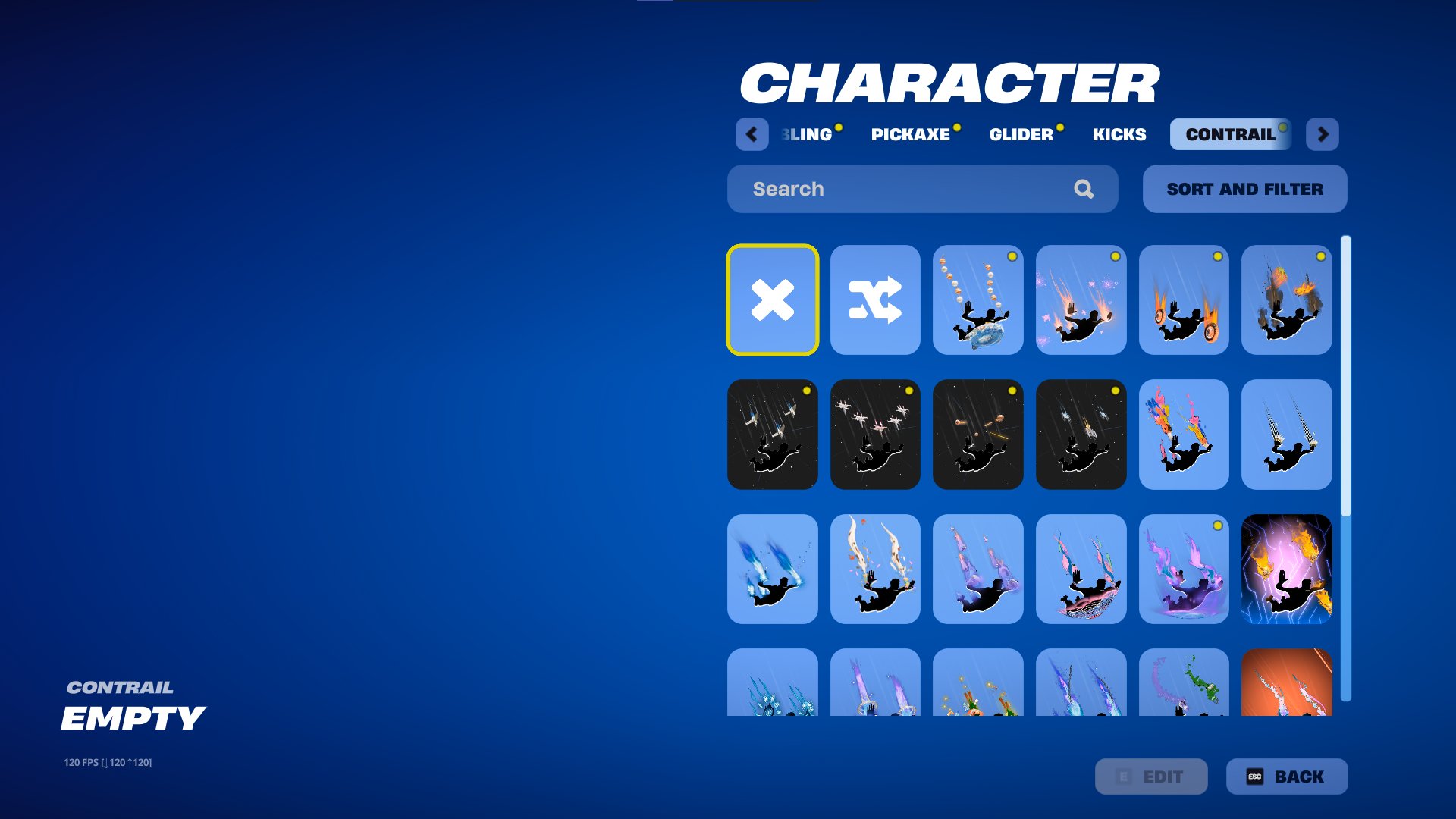The height and width of the screenshot is (819, 1456).
Task: Navigate right with the next category arrow
Action: click(1323, 134)
